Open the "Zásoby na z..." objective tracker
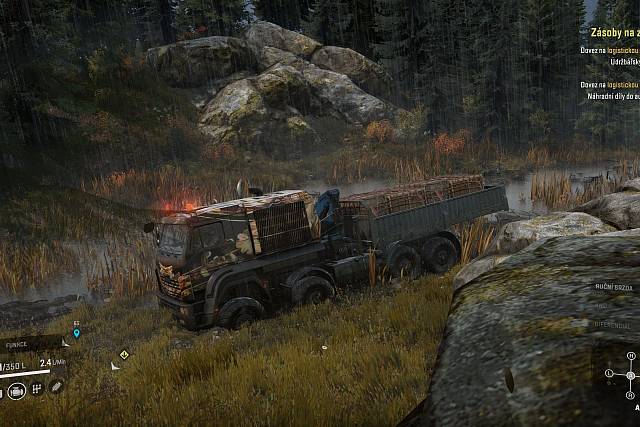 (x=612, y=32)
